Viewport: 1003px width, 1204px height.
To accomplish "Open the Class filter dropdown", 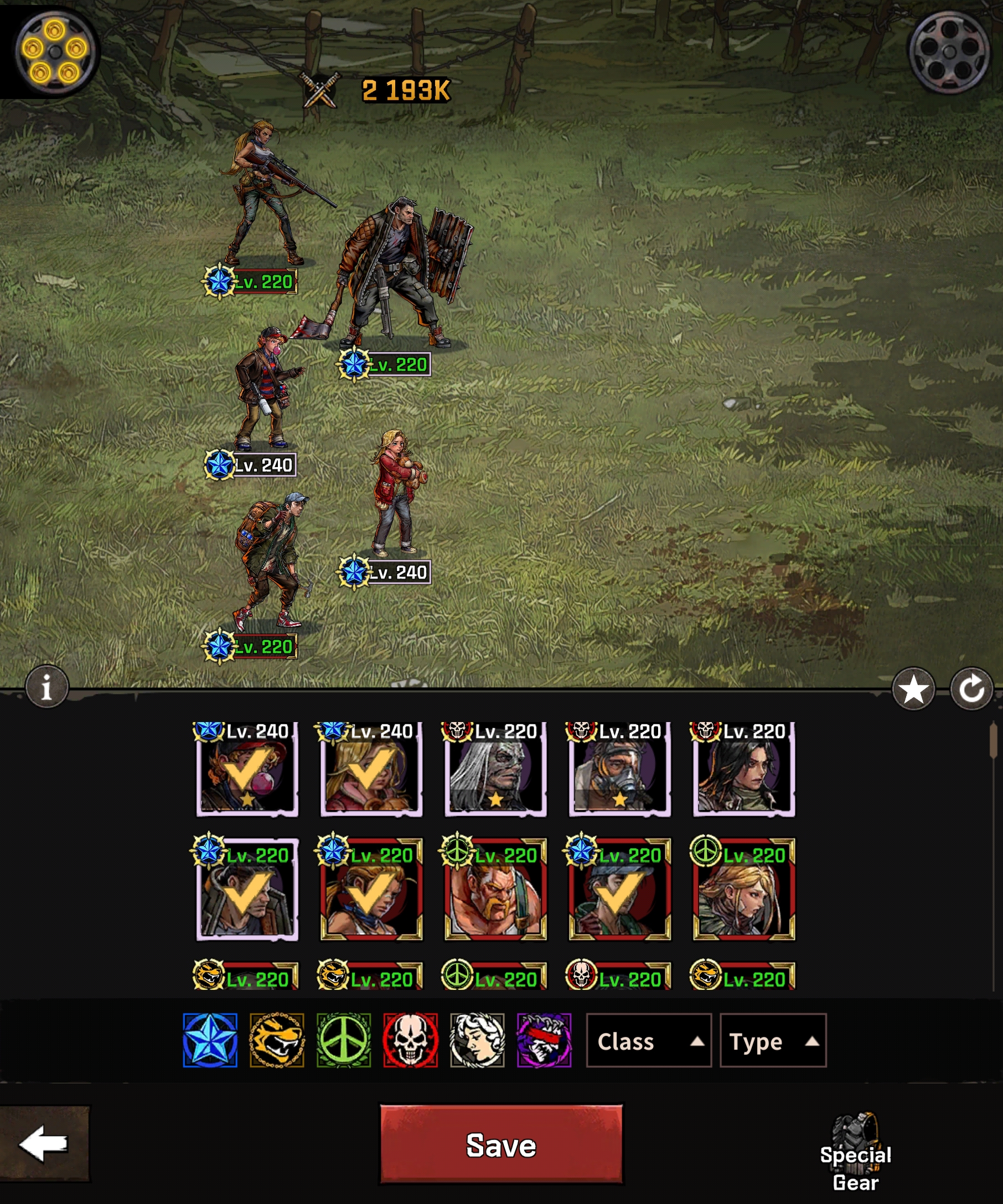I will point(648,1041).
